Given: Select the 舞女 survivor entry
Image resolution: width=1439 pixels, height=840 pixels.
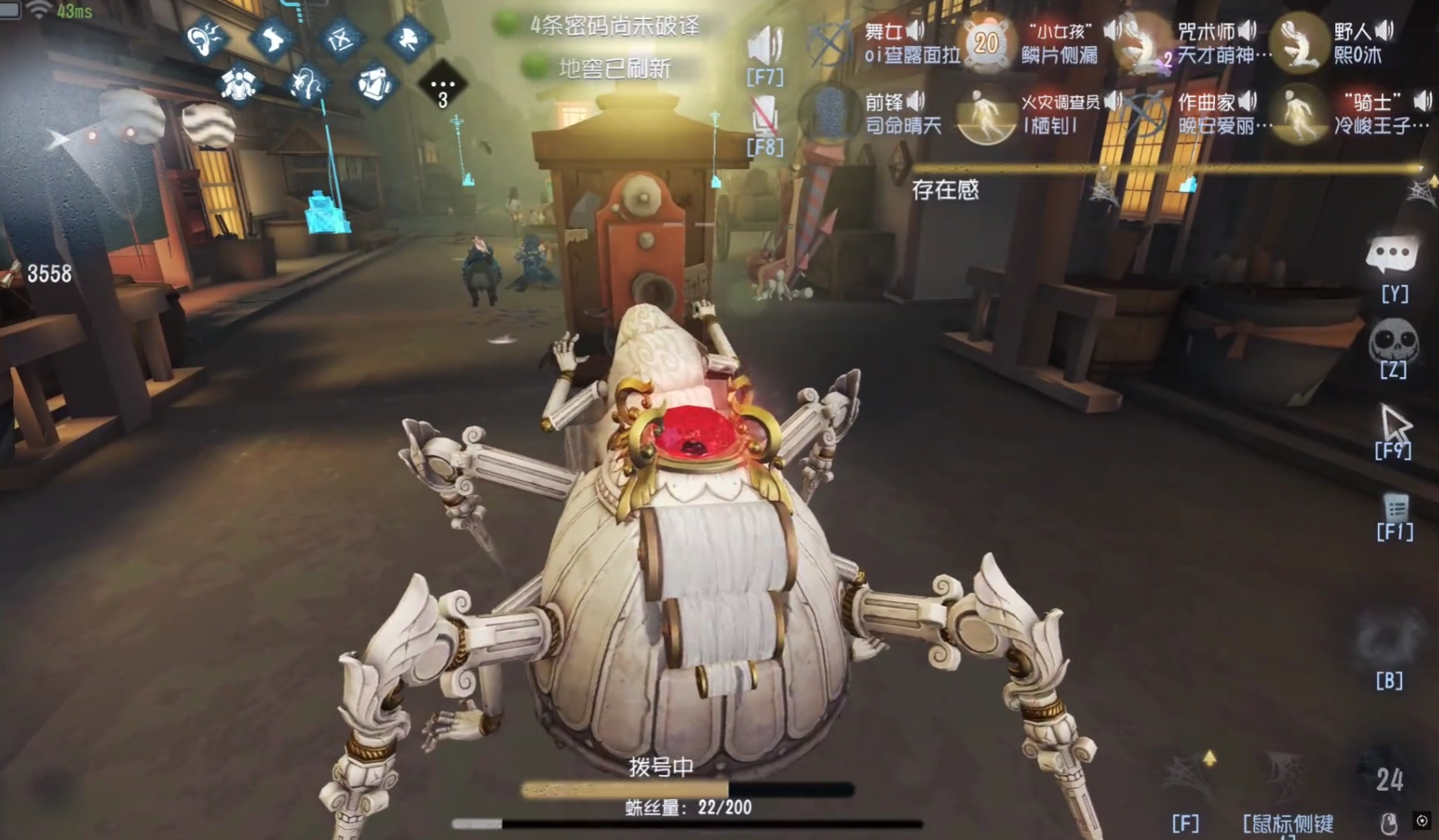Looking at the screenshot, I should pos(886,42).
